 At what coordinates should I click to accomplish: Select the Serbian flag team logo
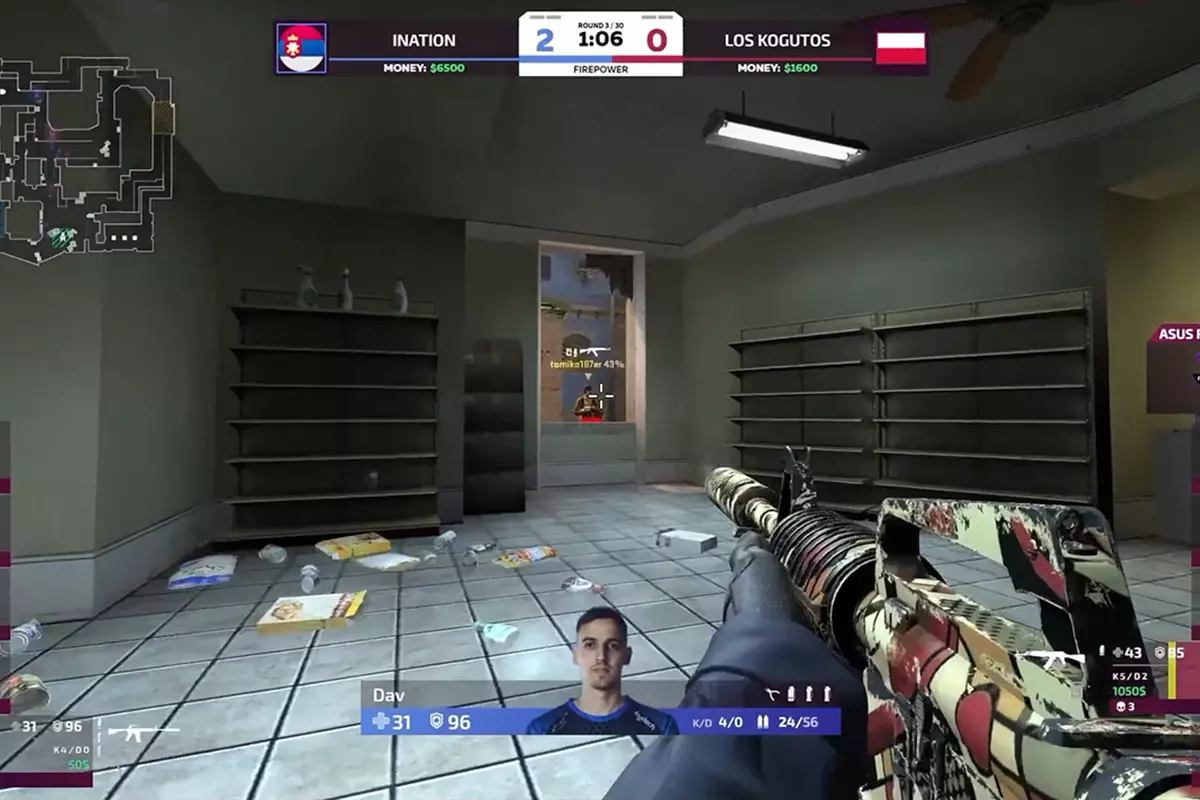(301, 48)
